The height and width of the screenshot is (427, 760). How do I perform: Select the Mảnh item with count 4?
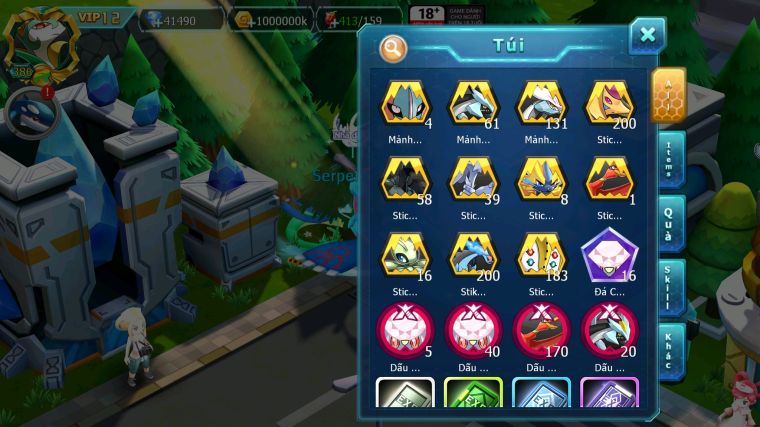[405, 104]
